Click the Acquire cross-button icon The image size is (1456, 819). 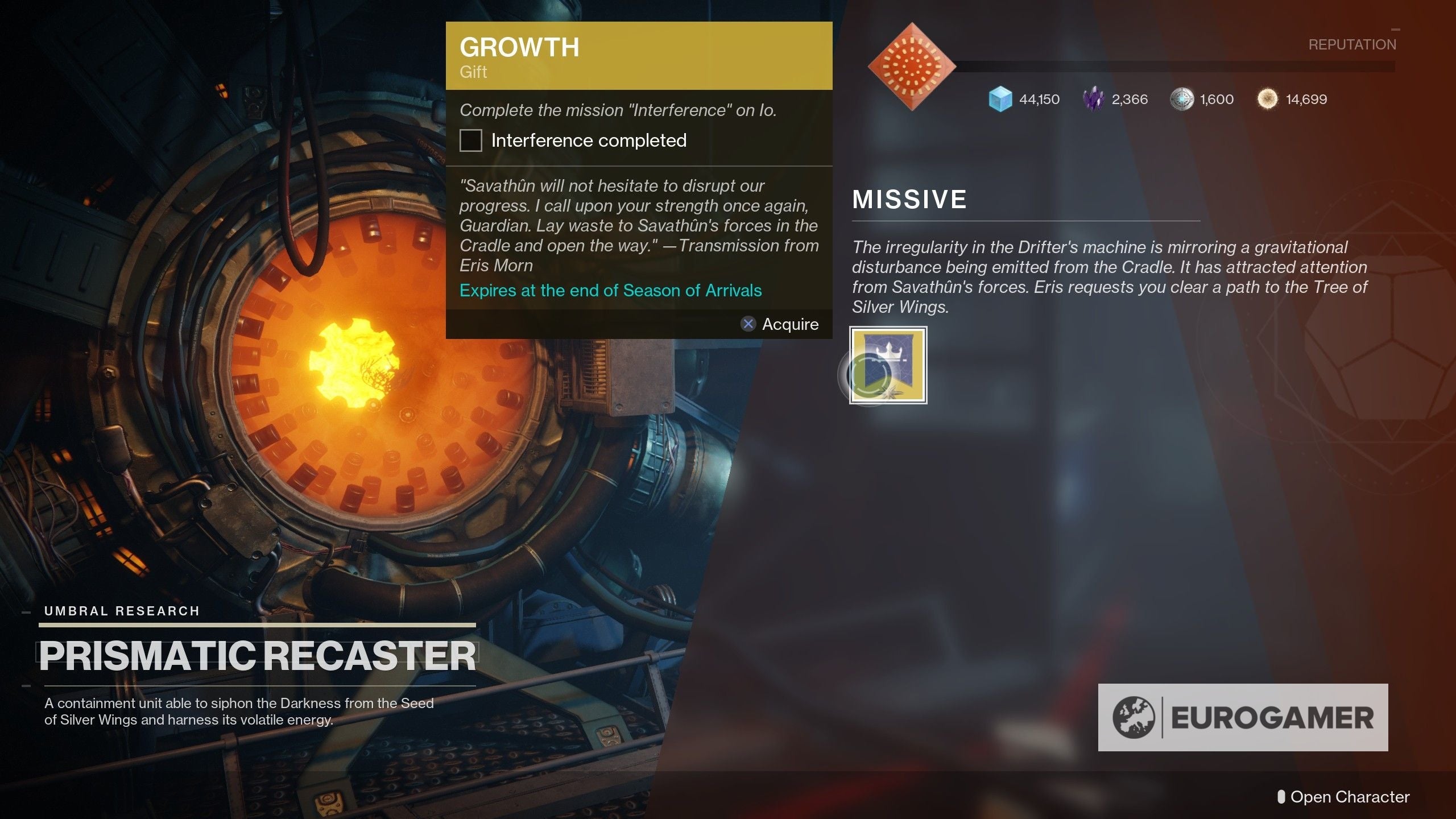point(748,324)
